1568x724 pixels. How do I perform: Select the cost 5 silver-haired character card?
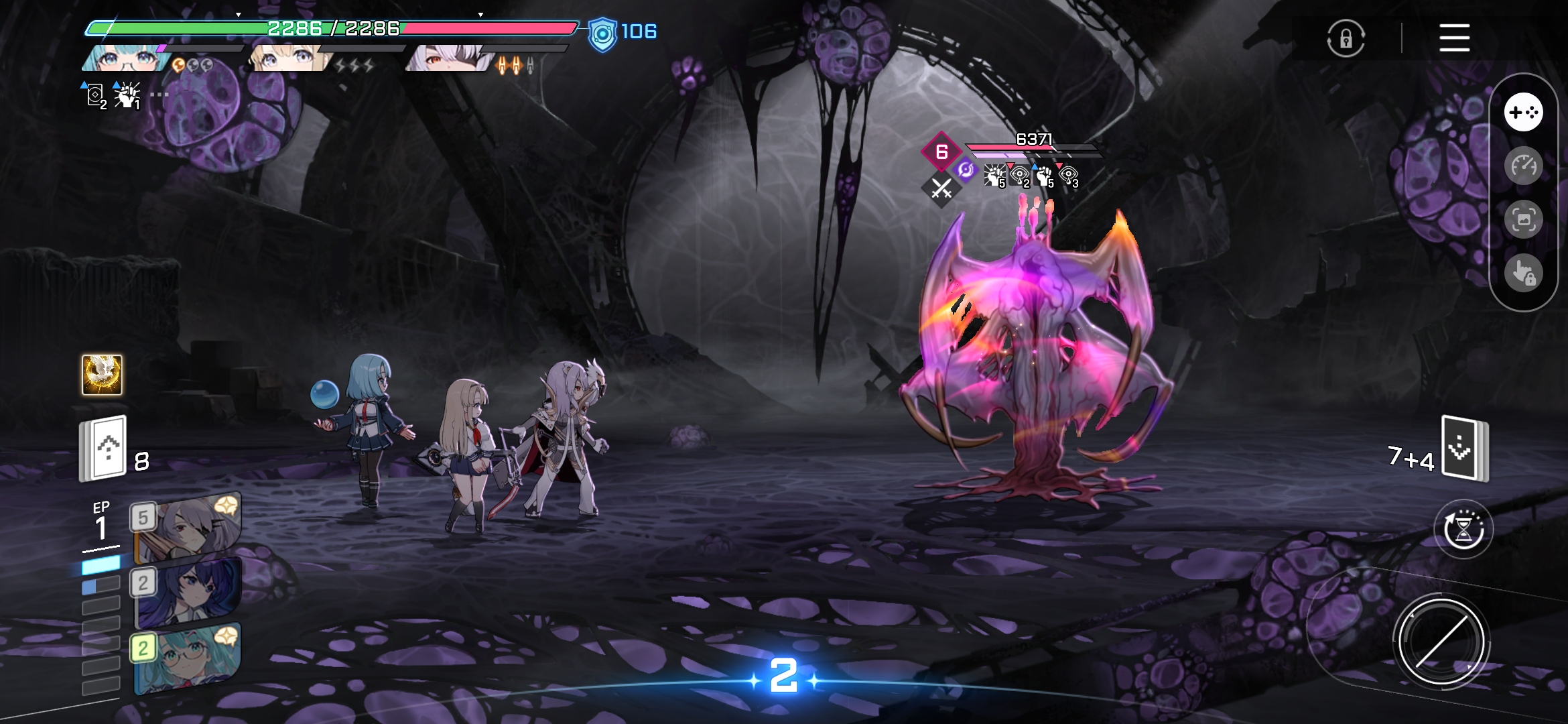click(x=188, y=530)
